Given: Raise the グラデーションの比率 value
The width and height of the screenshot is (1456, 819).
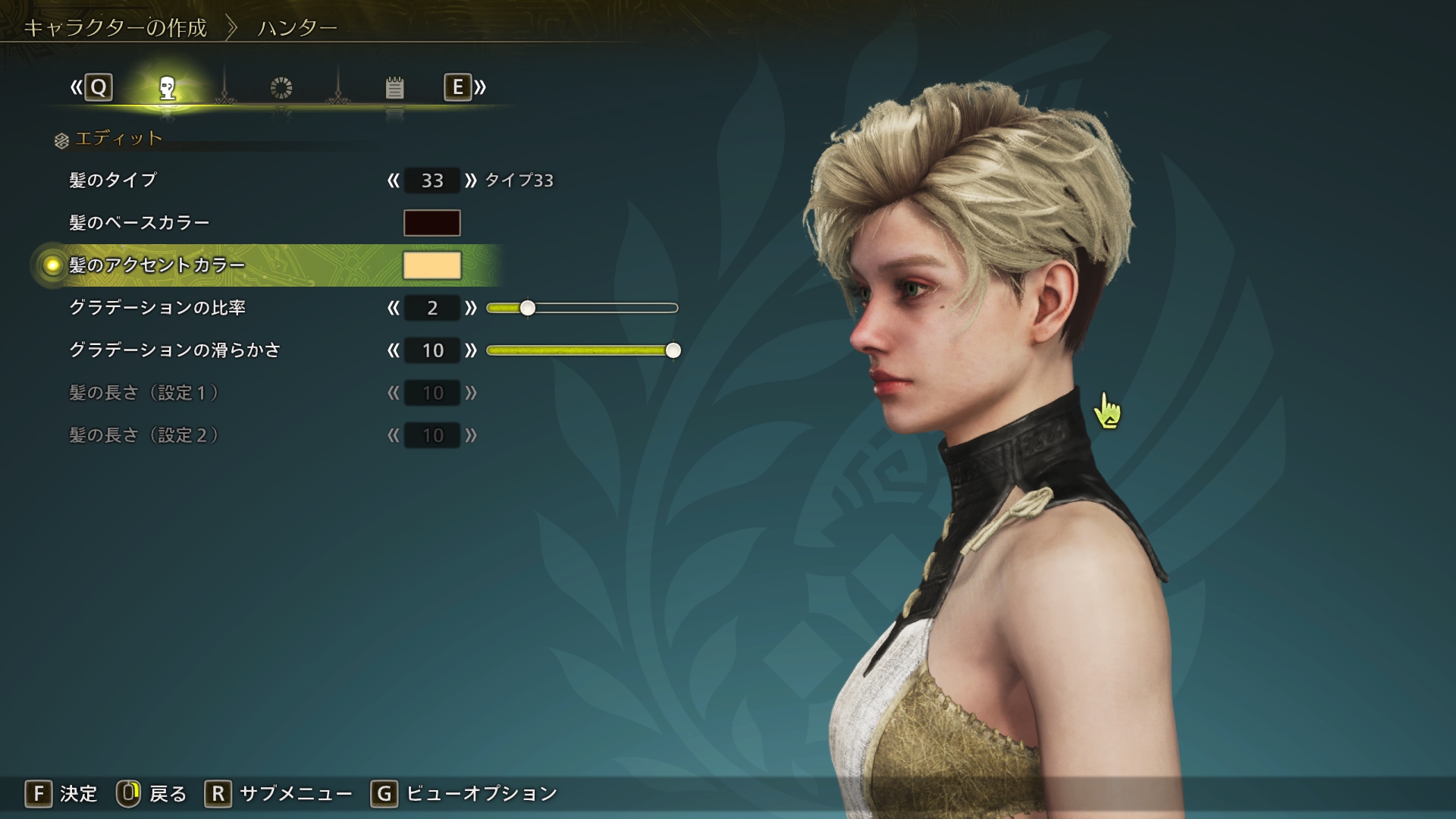Looking at the screenshot, I should (x=471, y=308).
